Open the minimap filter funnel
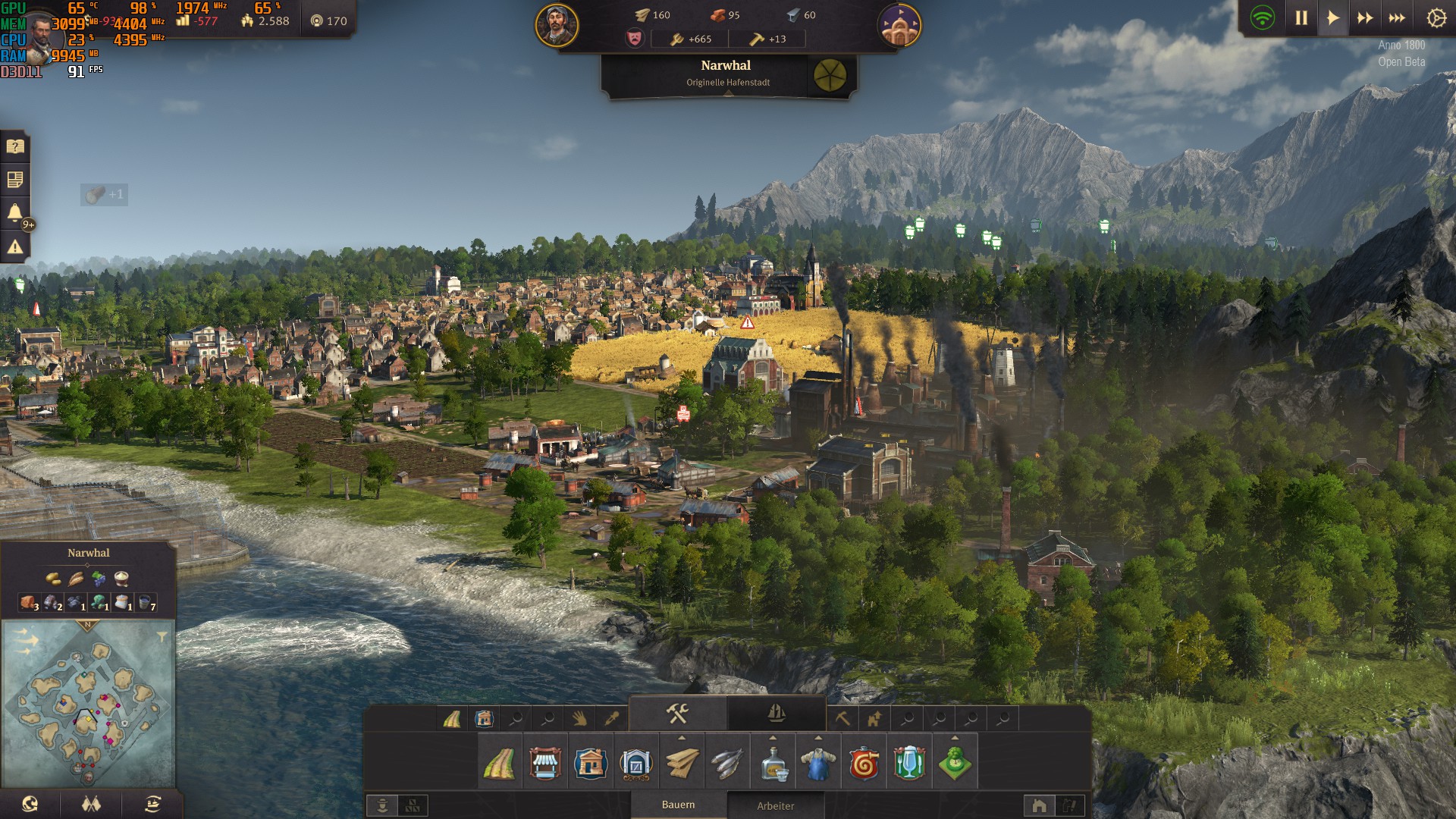The height and width of the screenshot is (819, 1456). click(162, 637)
